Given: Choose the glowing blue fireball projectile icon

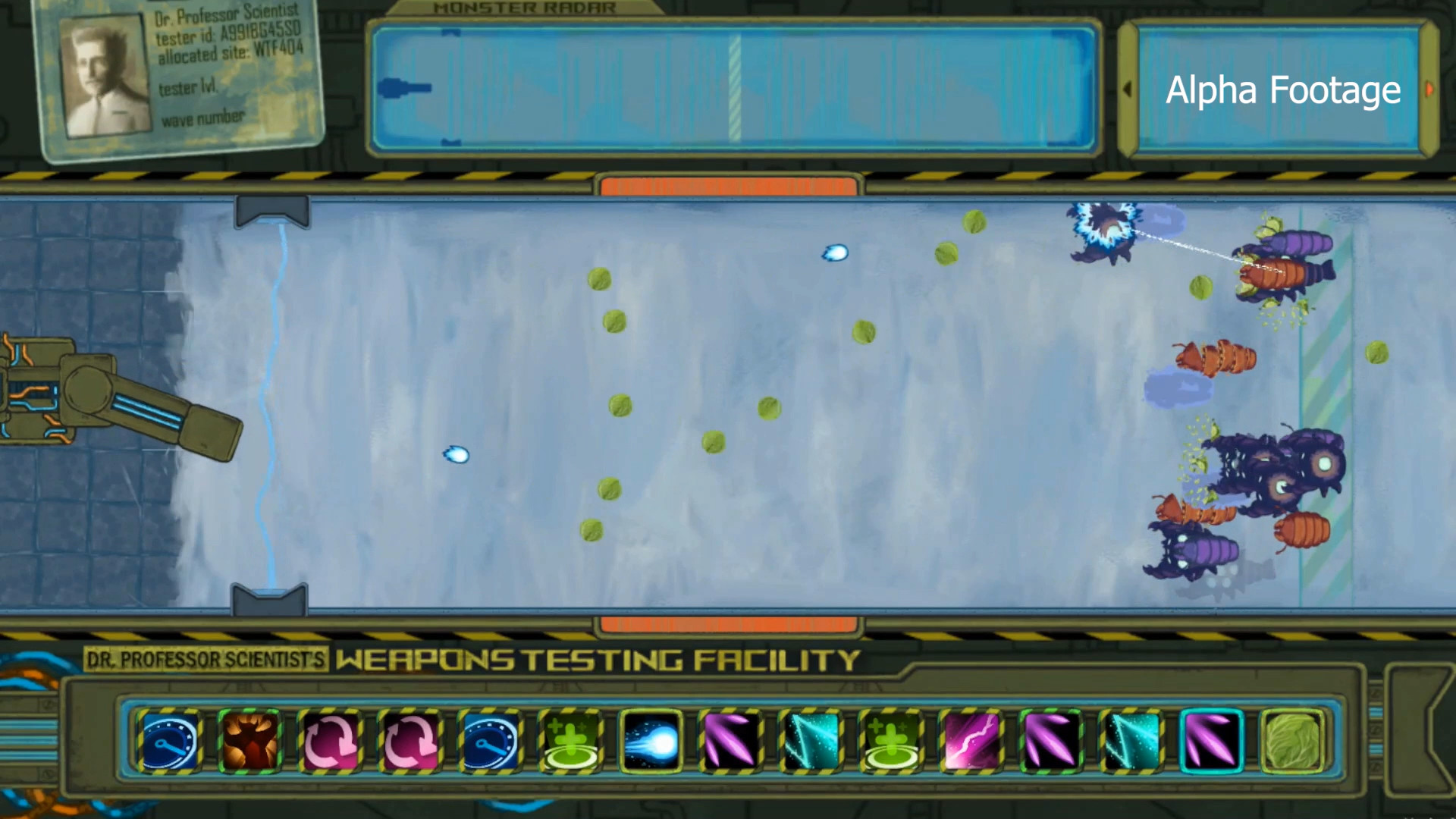Looking at the screenshot, I should tap(652, 742).
